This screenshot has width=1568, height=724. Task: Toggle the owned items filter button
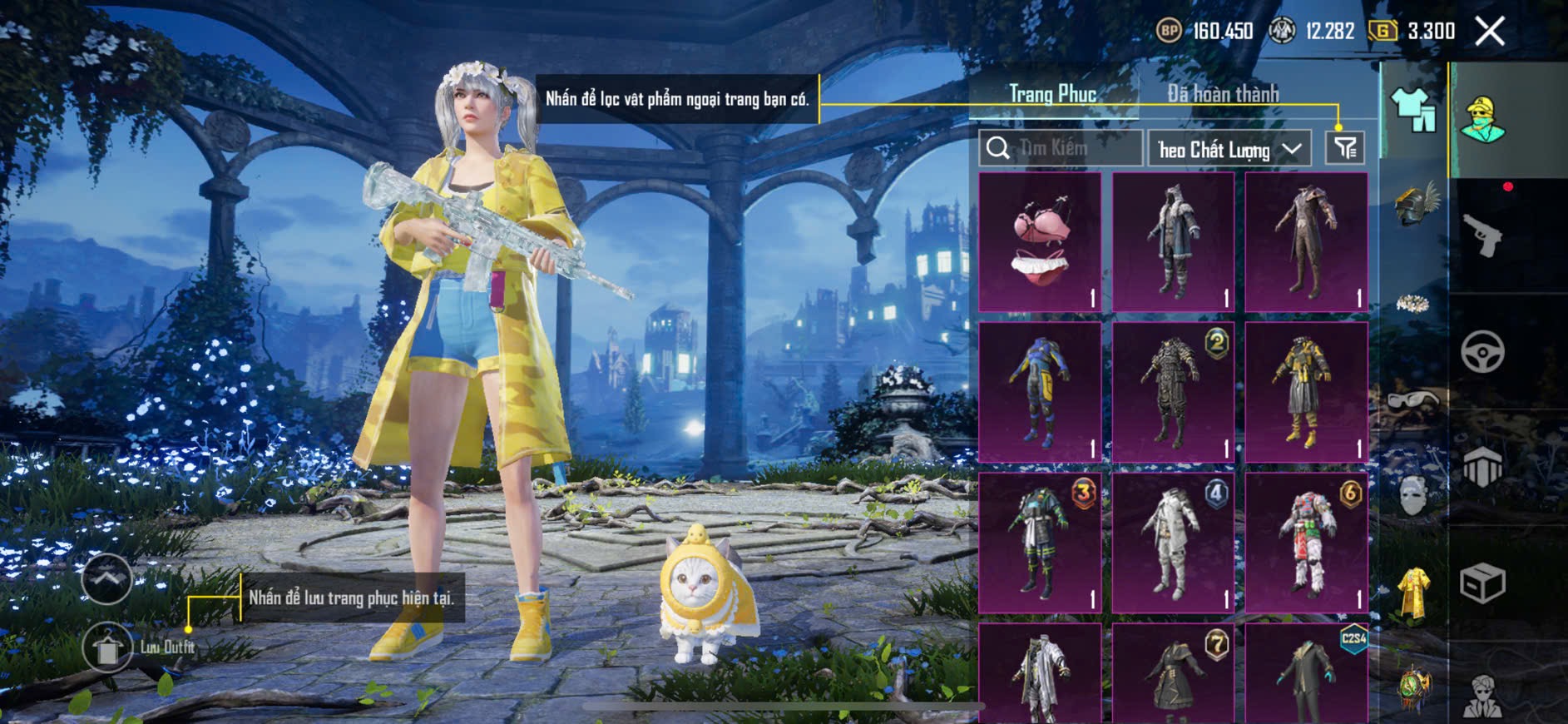pyautogui.click(x=1345, y=148)
